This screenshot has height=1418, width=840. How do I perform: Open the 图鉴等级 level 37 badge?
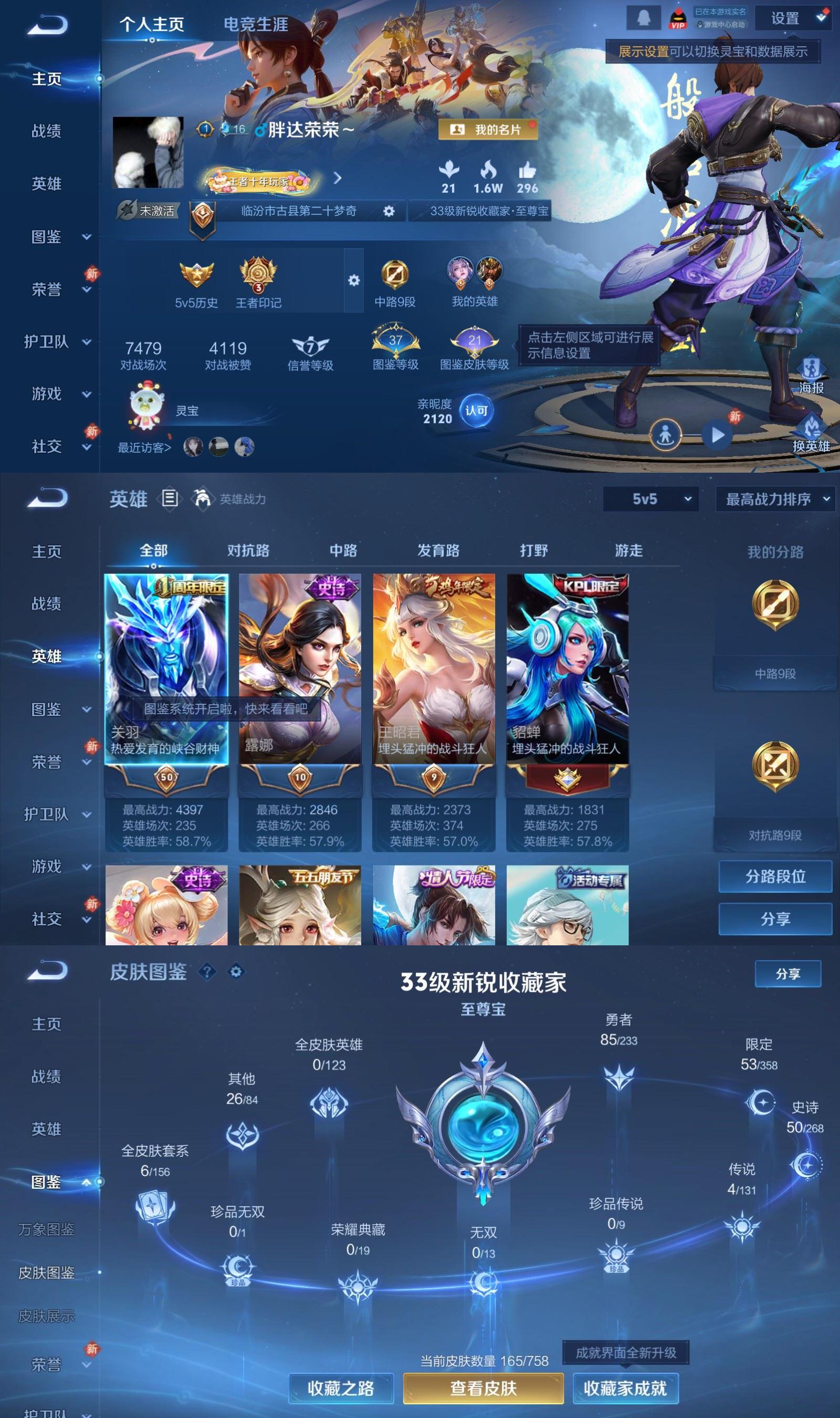click(x=395, y=342)
